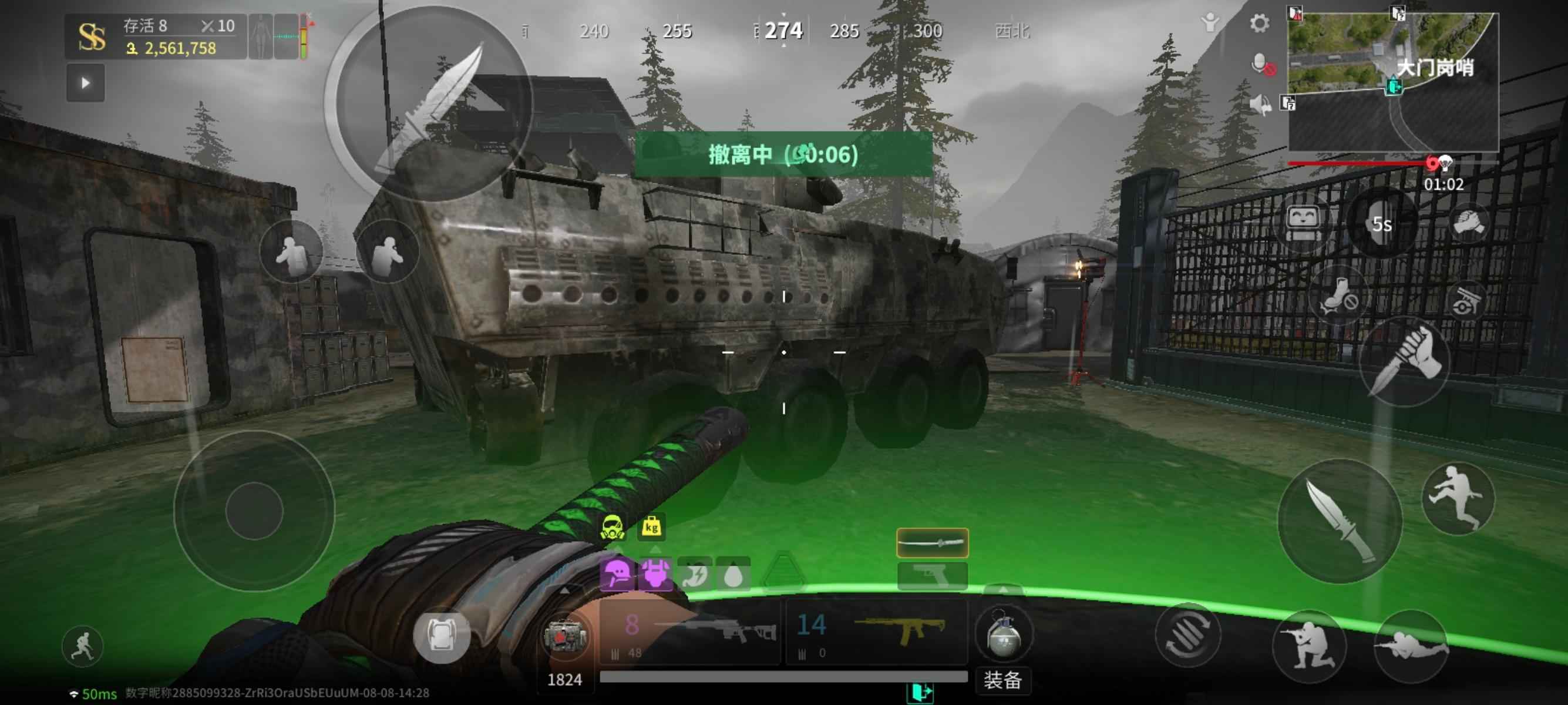Tap the jump button

coord(1457,498)
